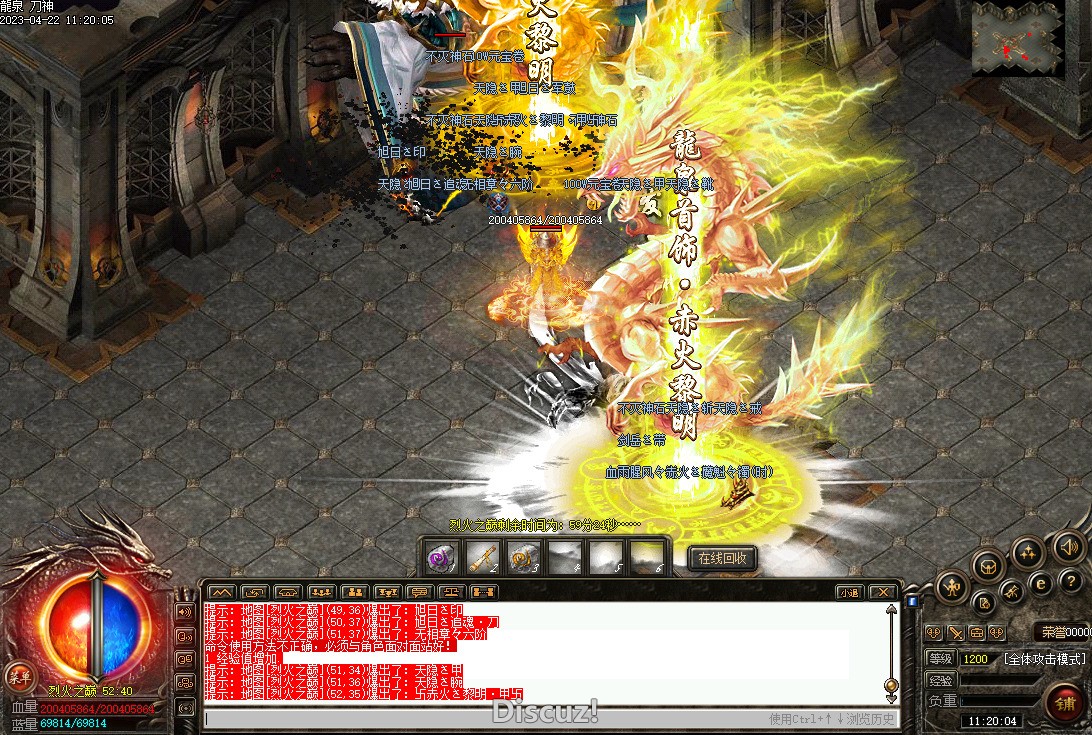
Task: Click the 经验 experience button
Action: tap(940, 680)
